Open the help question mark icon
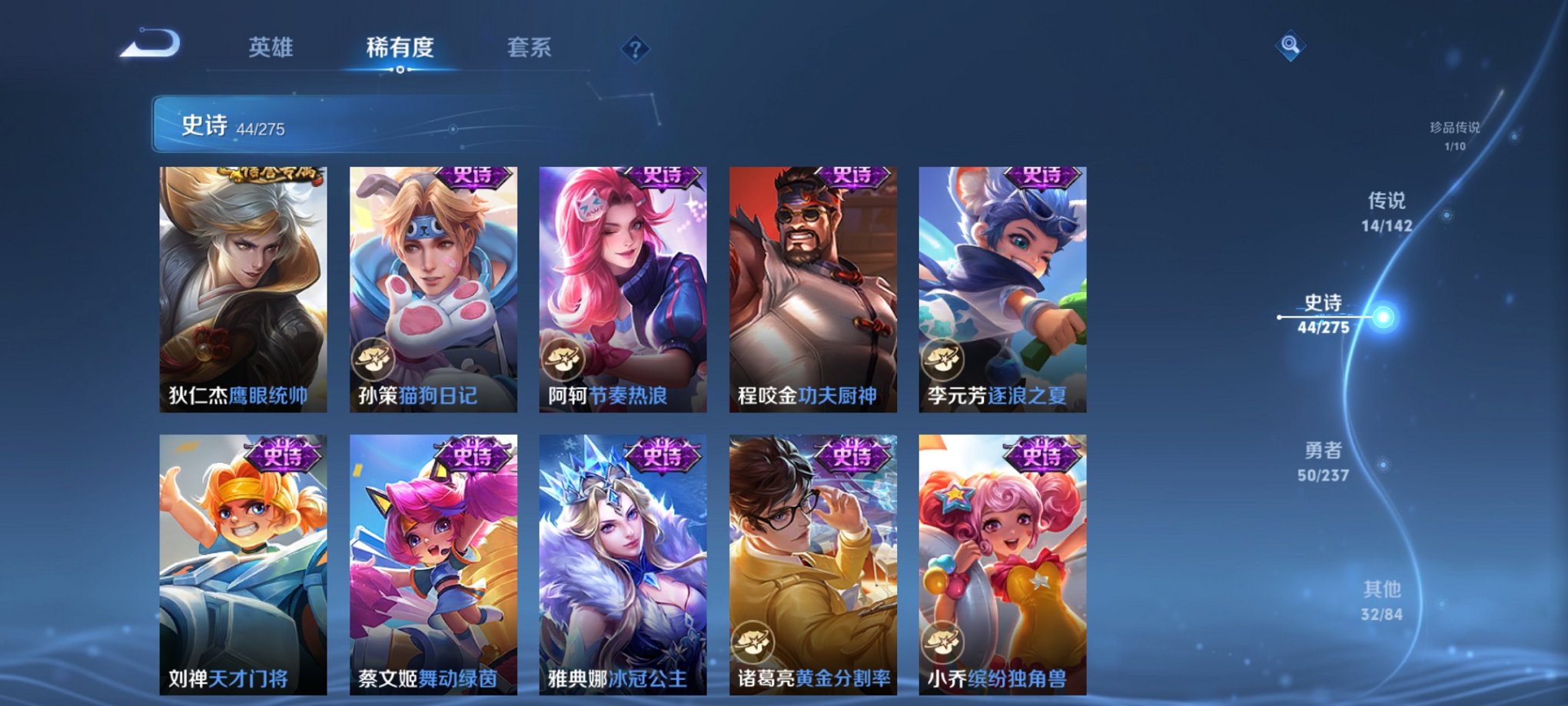Image resolution: width=1568 pixels, height=706 pixels. point(633,49)
